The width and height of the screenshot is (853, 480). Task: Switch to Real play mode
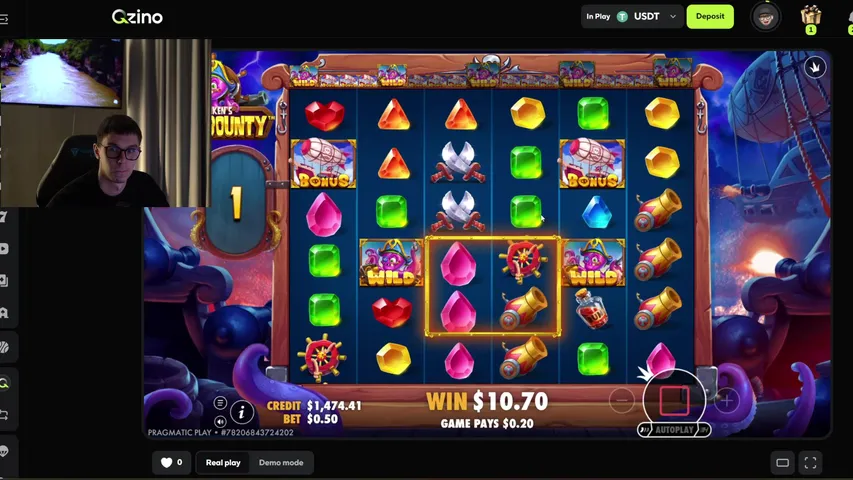point(223,462)
